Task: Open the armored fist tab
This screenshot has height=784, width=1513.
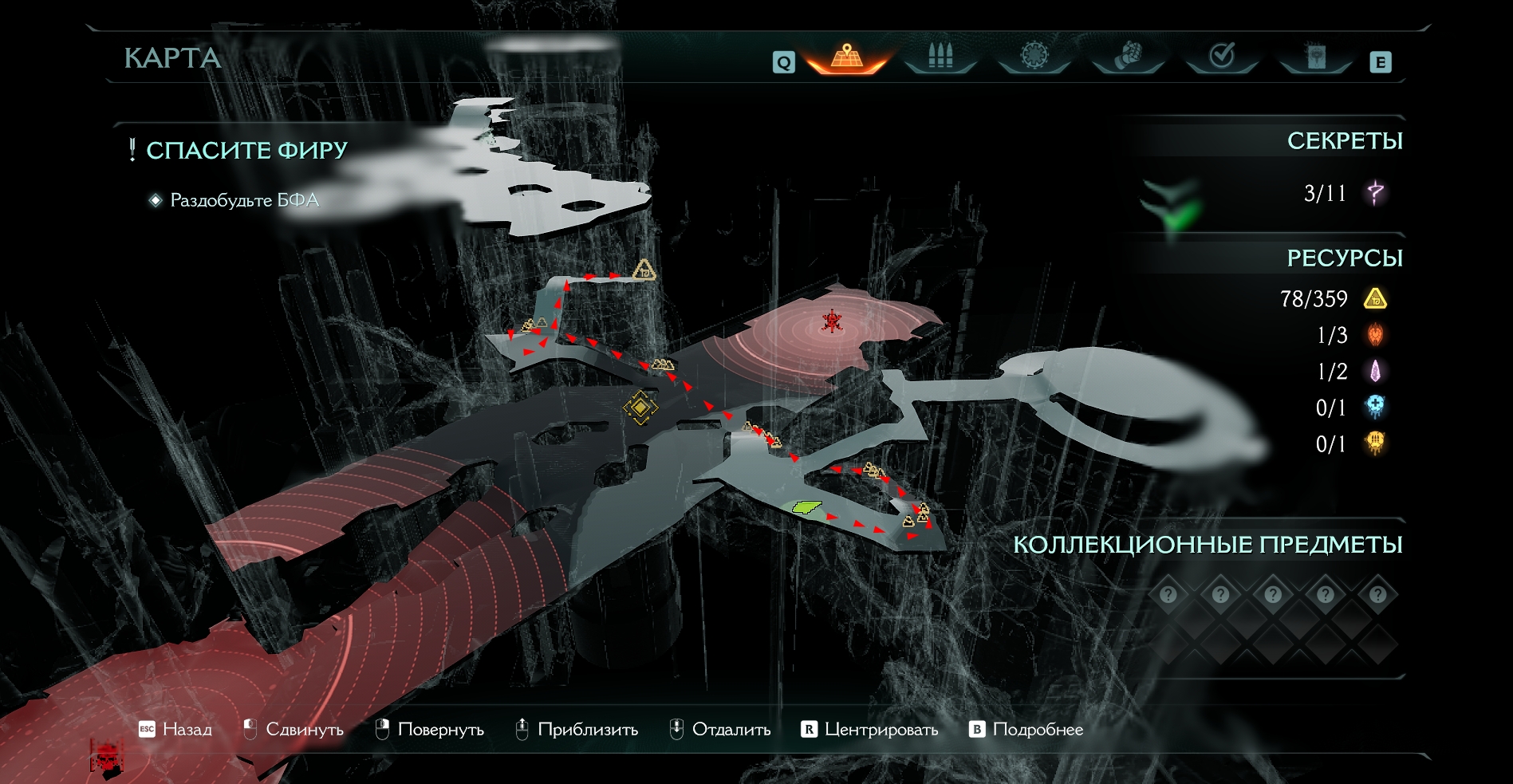Action: [1128, 56]
